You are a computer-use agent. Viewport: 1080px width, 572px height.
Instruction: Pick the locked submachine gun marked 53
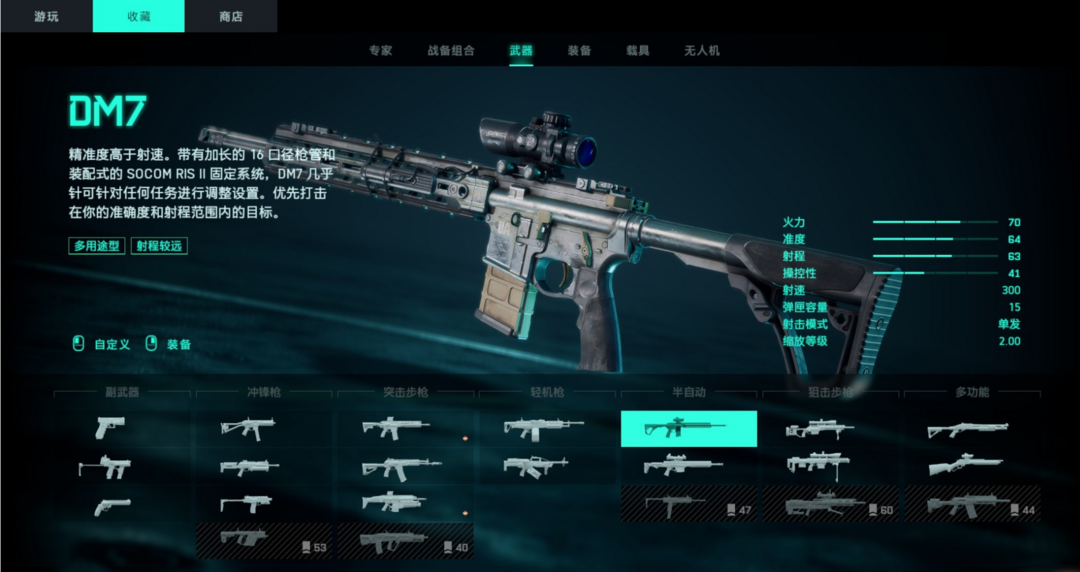[x=264, y=541]
